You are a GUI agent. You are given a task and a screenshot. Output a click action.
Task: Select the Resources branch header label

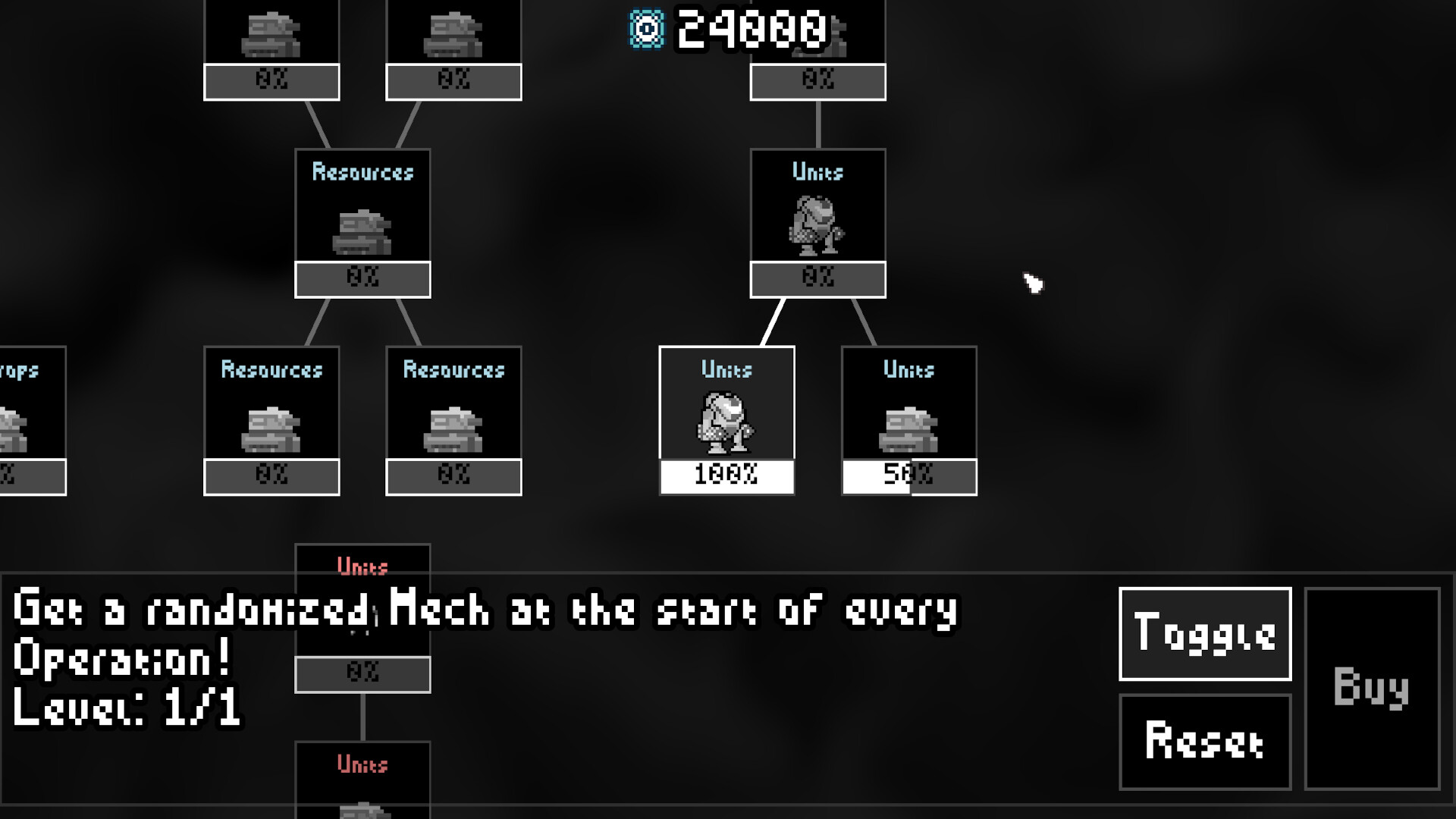point(362,173)
